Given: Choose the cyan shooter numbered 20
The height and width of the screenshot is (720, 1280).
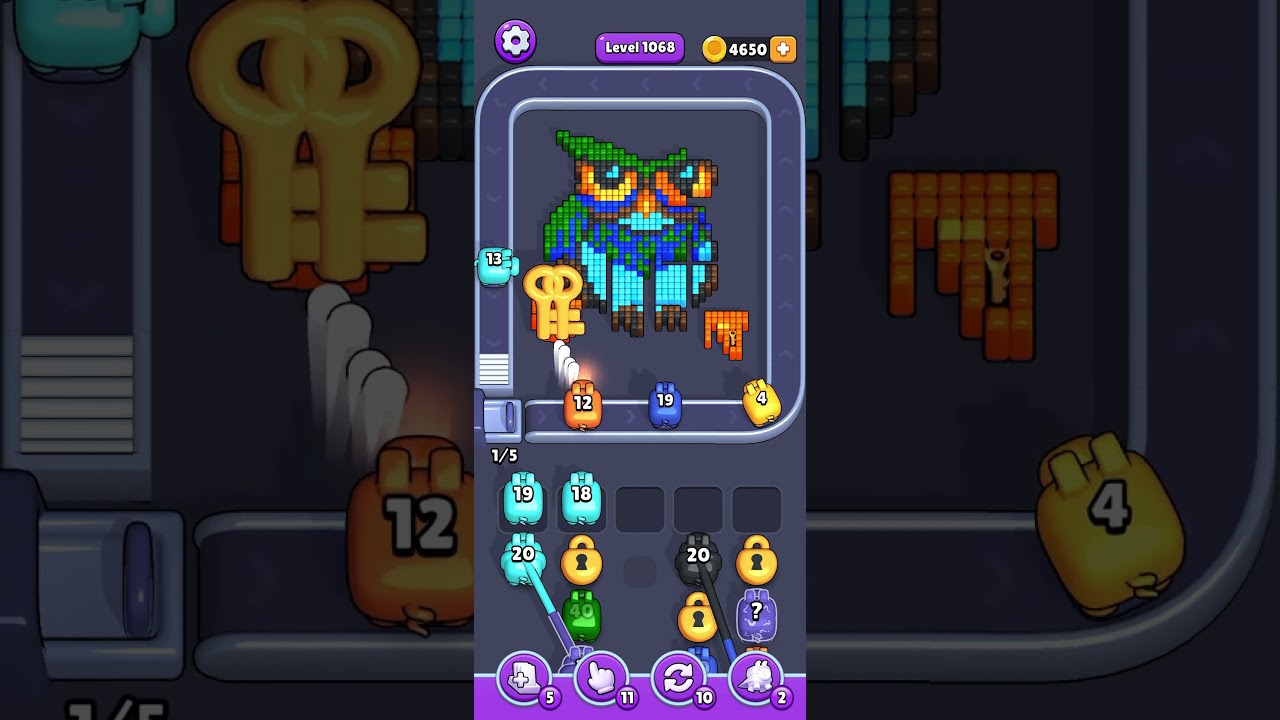Looking at the screenshot, I should click(522, 559).
